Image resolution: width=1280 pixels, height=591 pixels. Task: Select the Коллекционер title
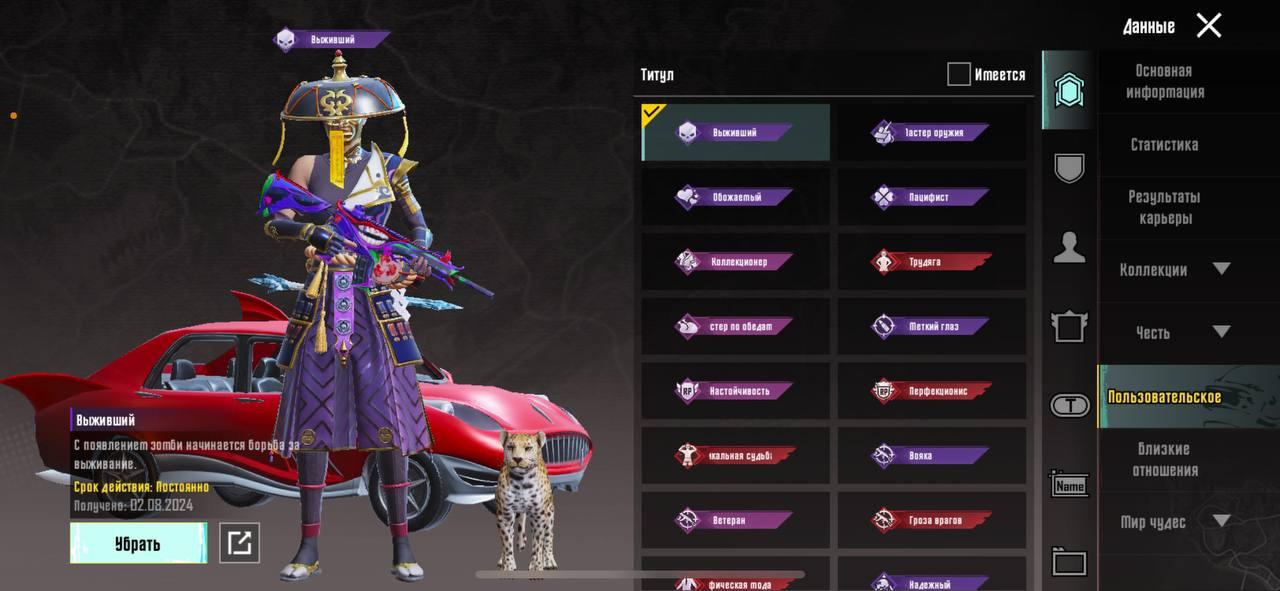pos(736,262)
